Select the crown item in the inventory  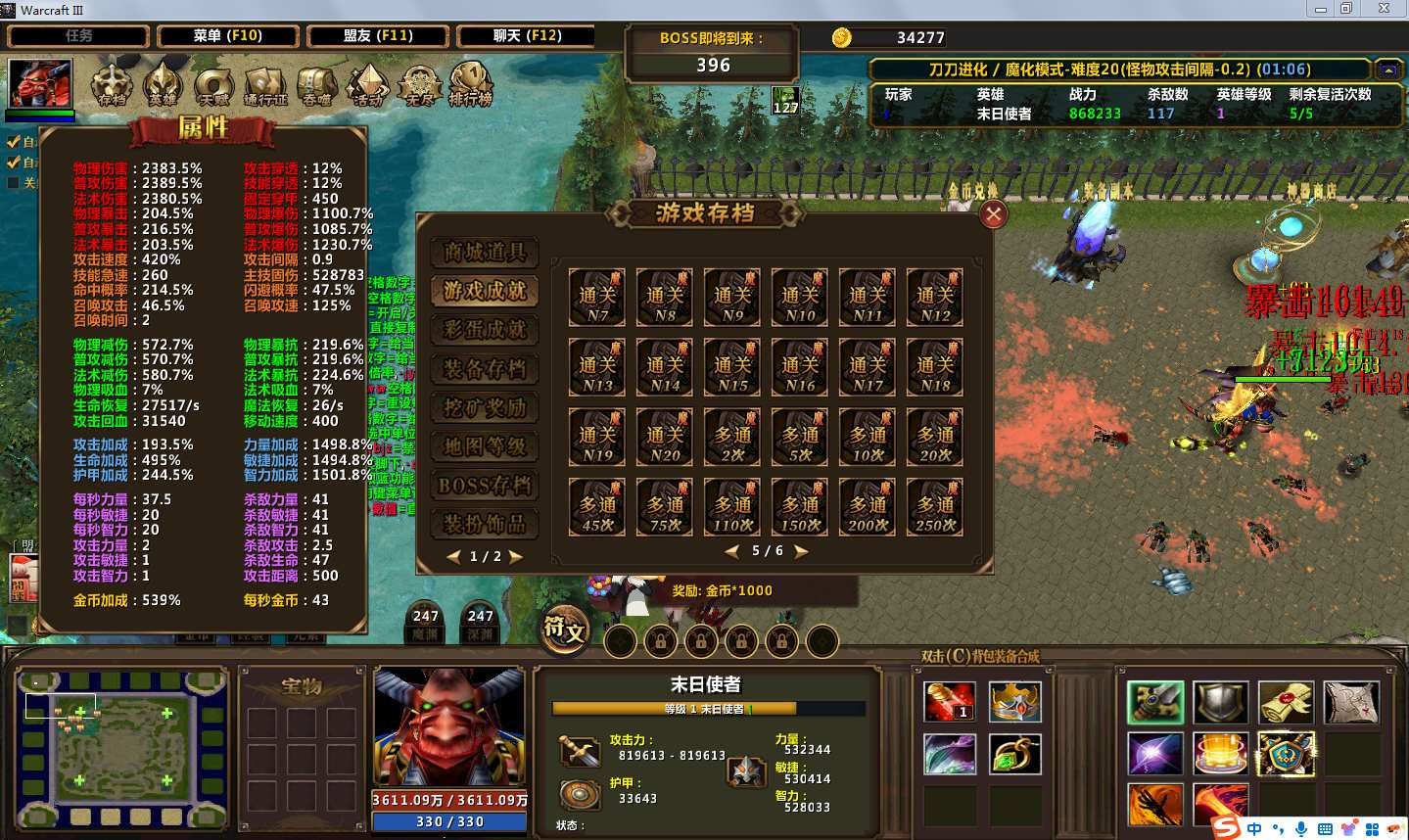pyautogui.click(x=1013, y=702)
